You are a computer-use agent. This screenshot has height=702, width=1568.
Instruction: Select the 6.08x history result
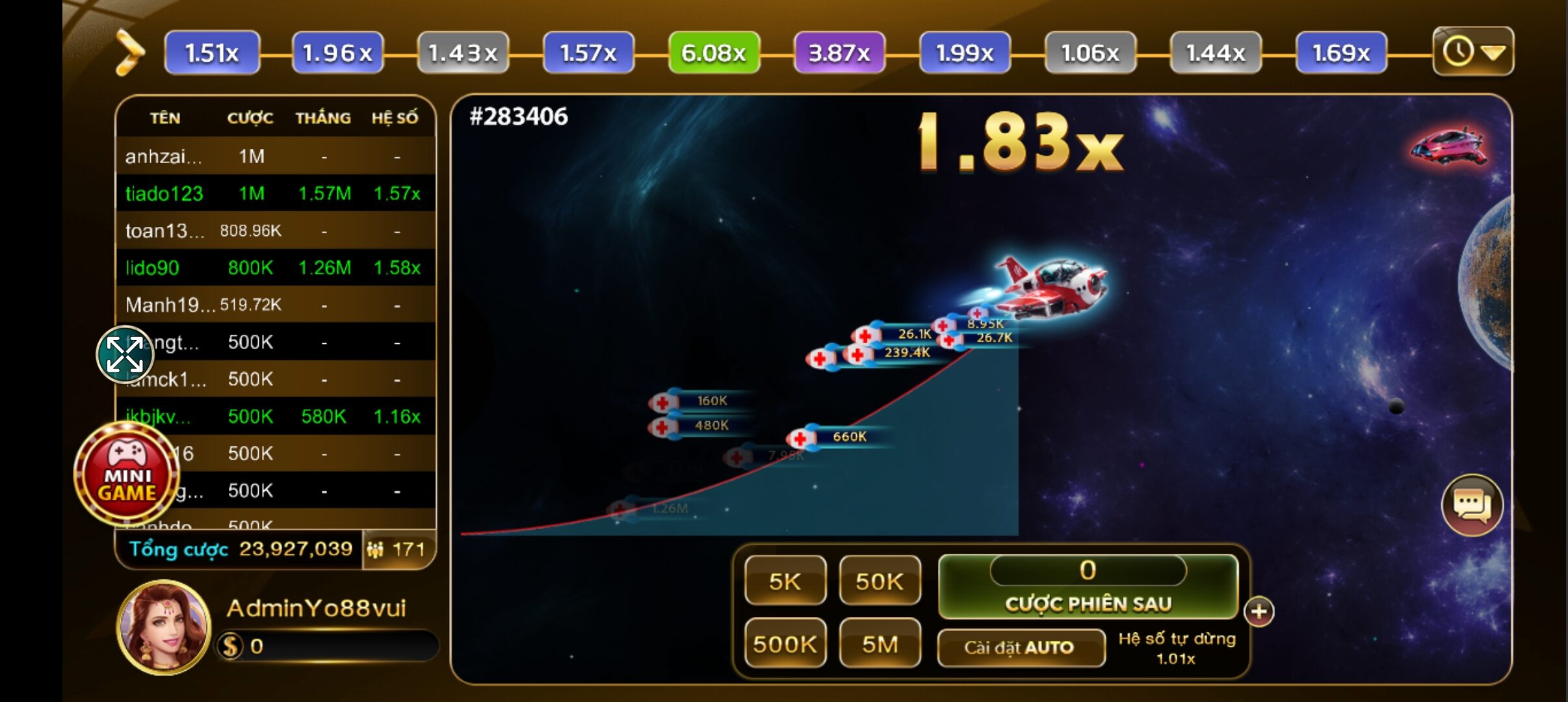point(713,53)
